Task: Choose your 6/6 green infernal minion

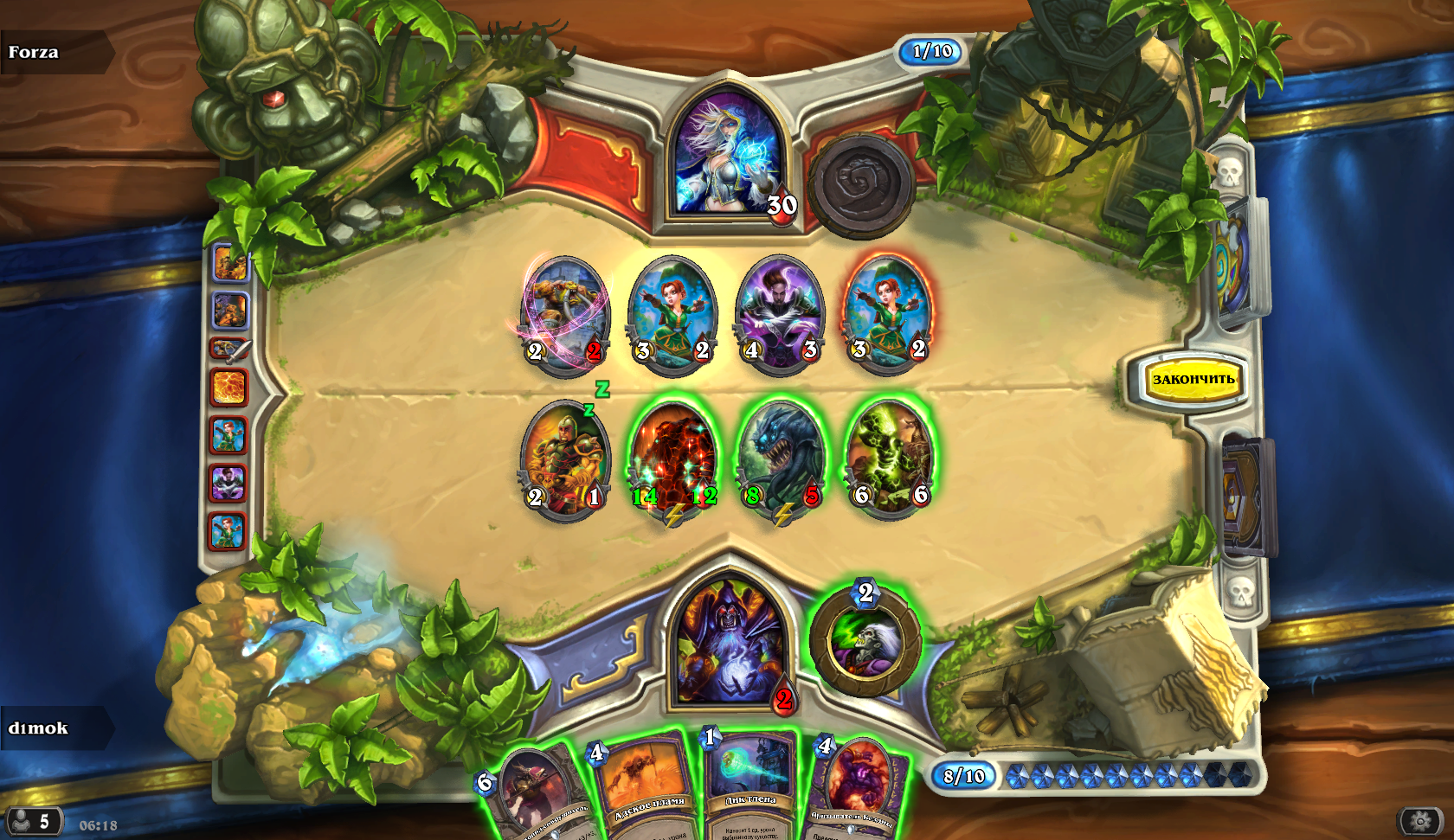Action: (889, 457)
